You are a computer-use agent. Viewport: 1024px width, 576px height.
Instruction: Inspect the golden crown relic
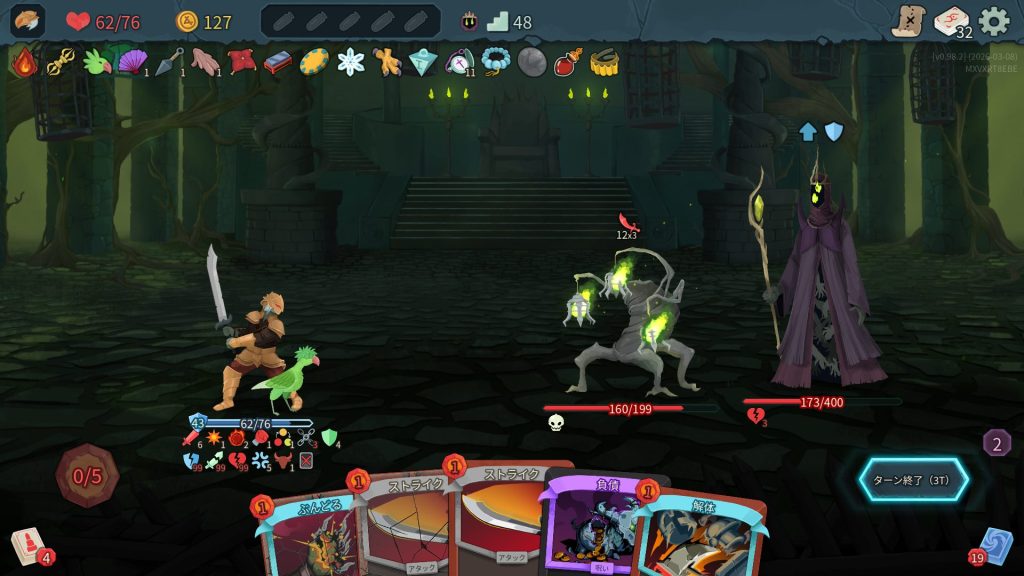[x=602, y=62]
